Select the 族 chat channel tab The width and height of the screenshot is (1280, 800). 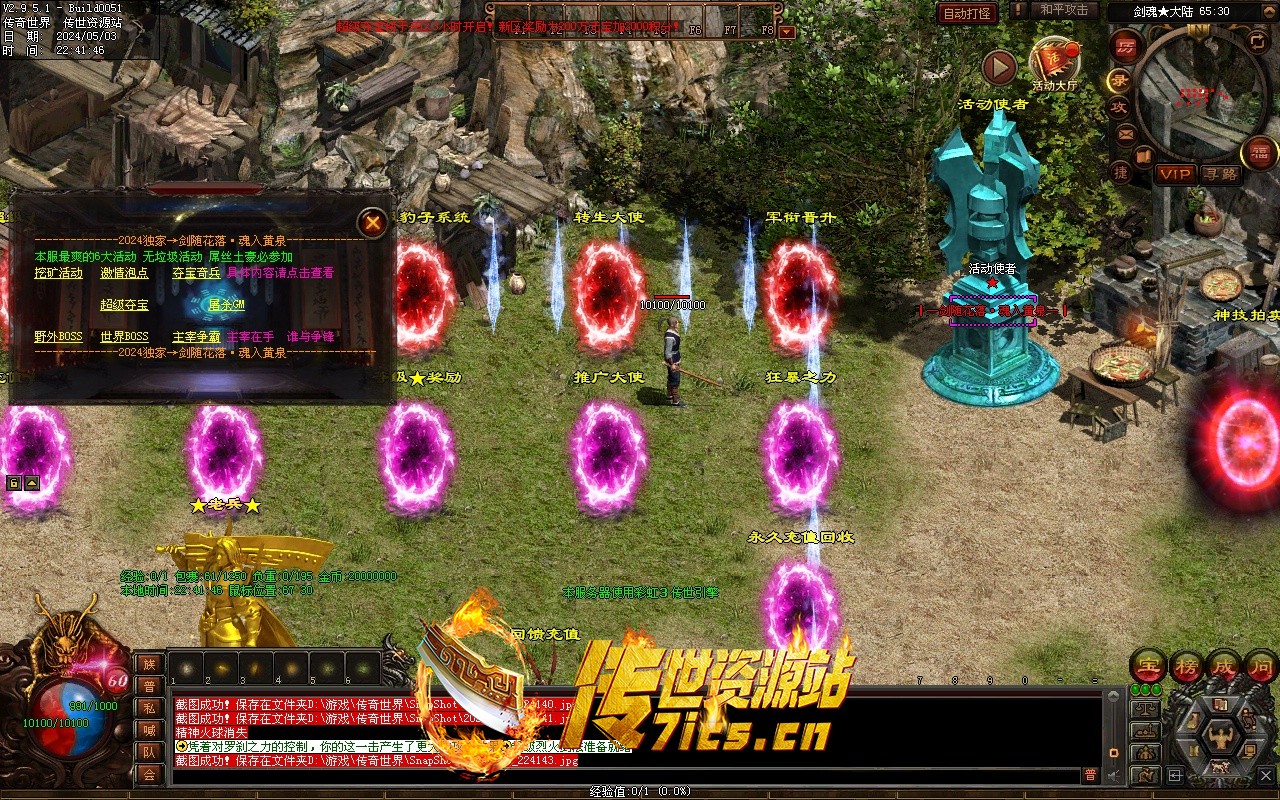coord(149,664)
